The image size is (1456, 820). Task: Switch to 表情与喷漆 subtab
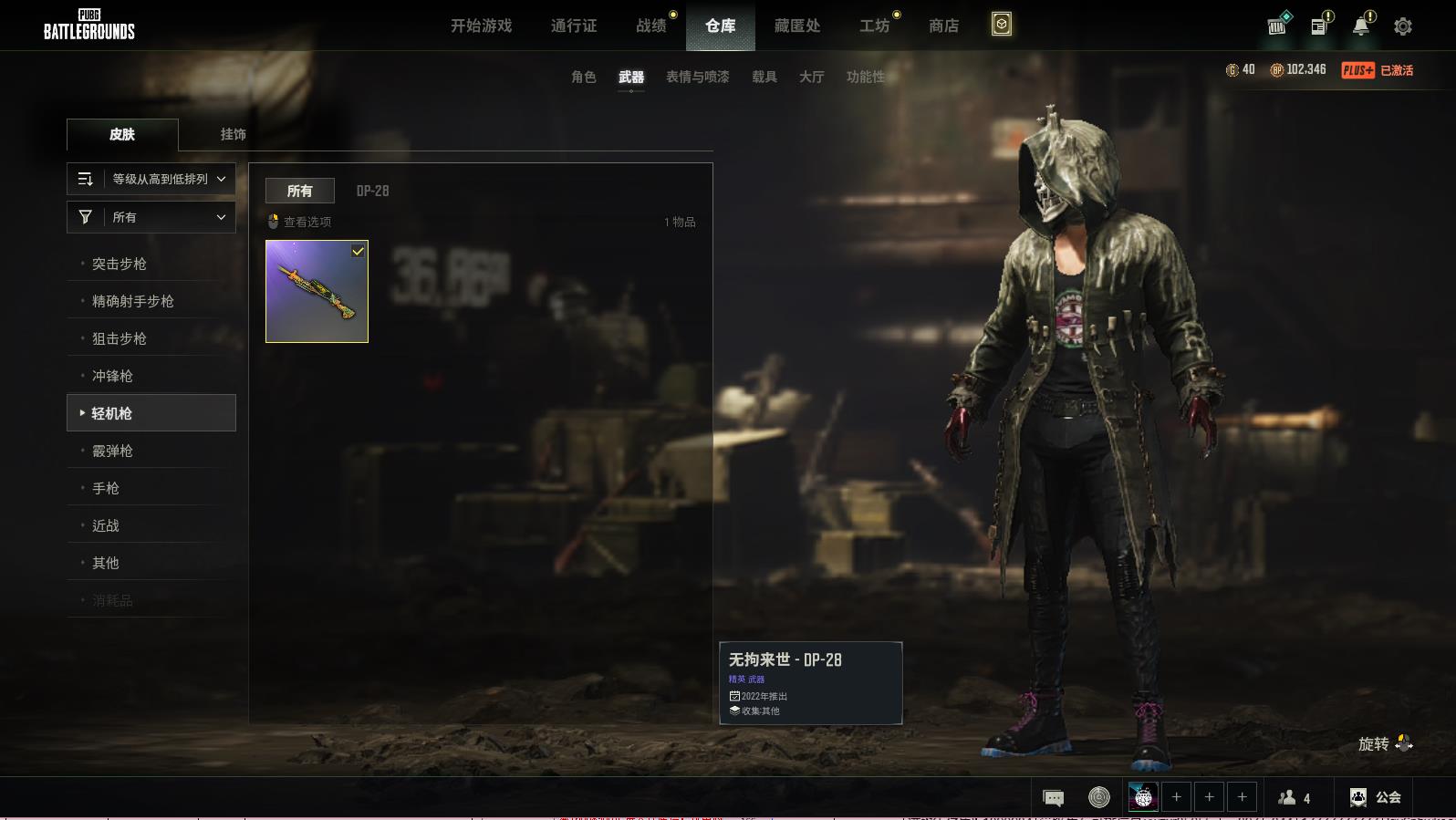[697, 77]
